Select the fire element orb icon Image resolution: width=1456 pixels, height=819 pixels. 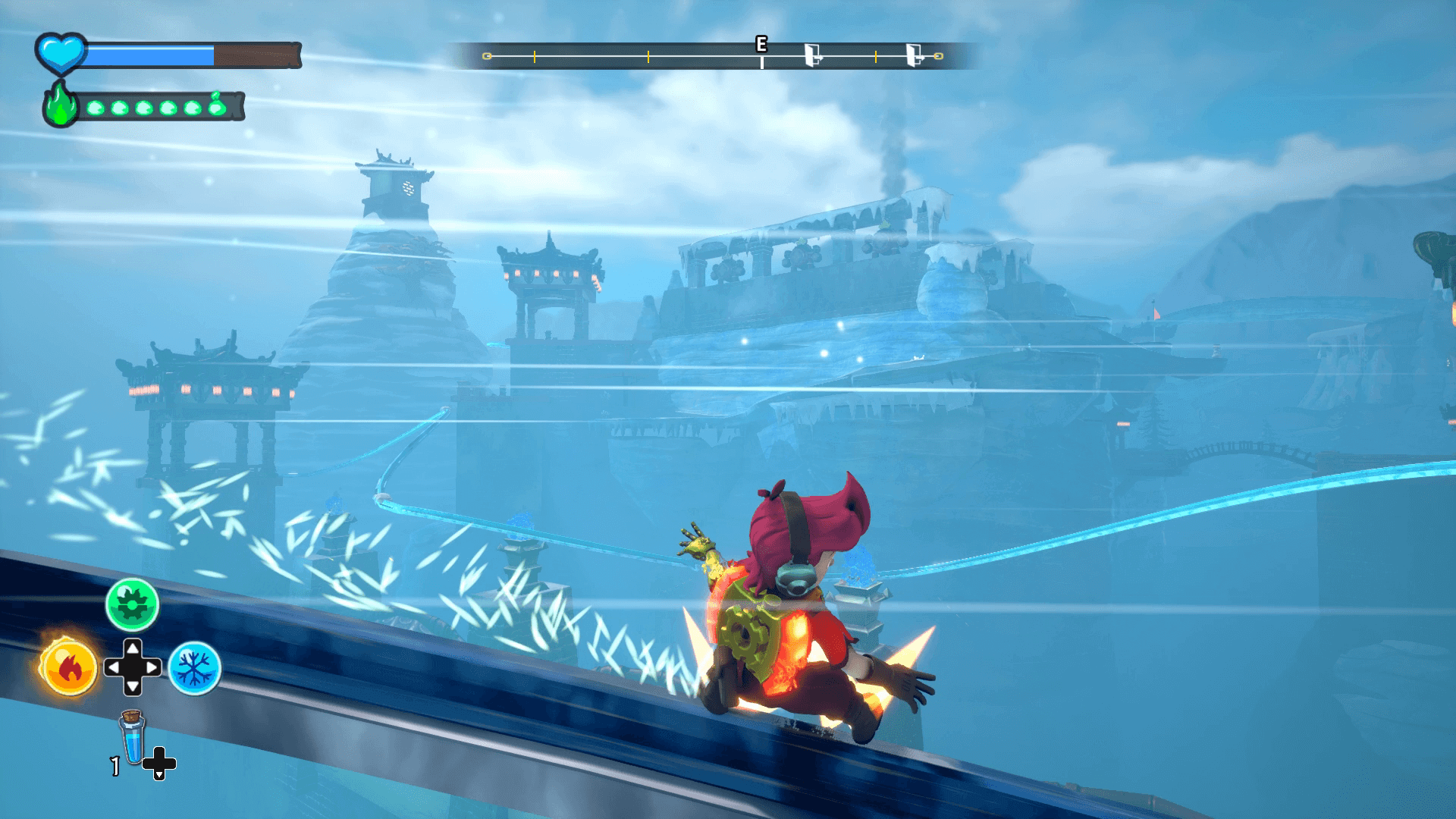68,668
